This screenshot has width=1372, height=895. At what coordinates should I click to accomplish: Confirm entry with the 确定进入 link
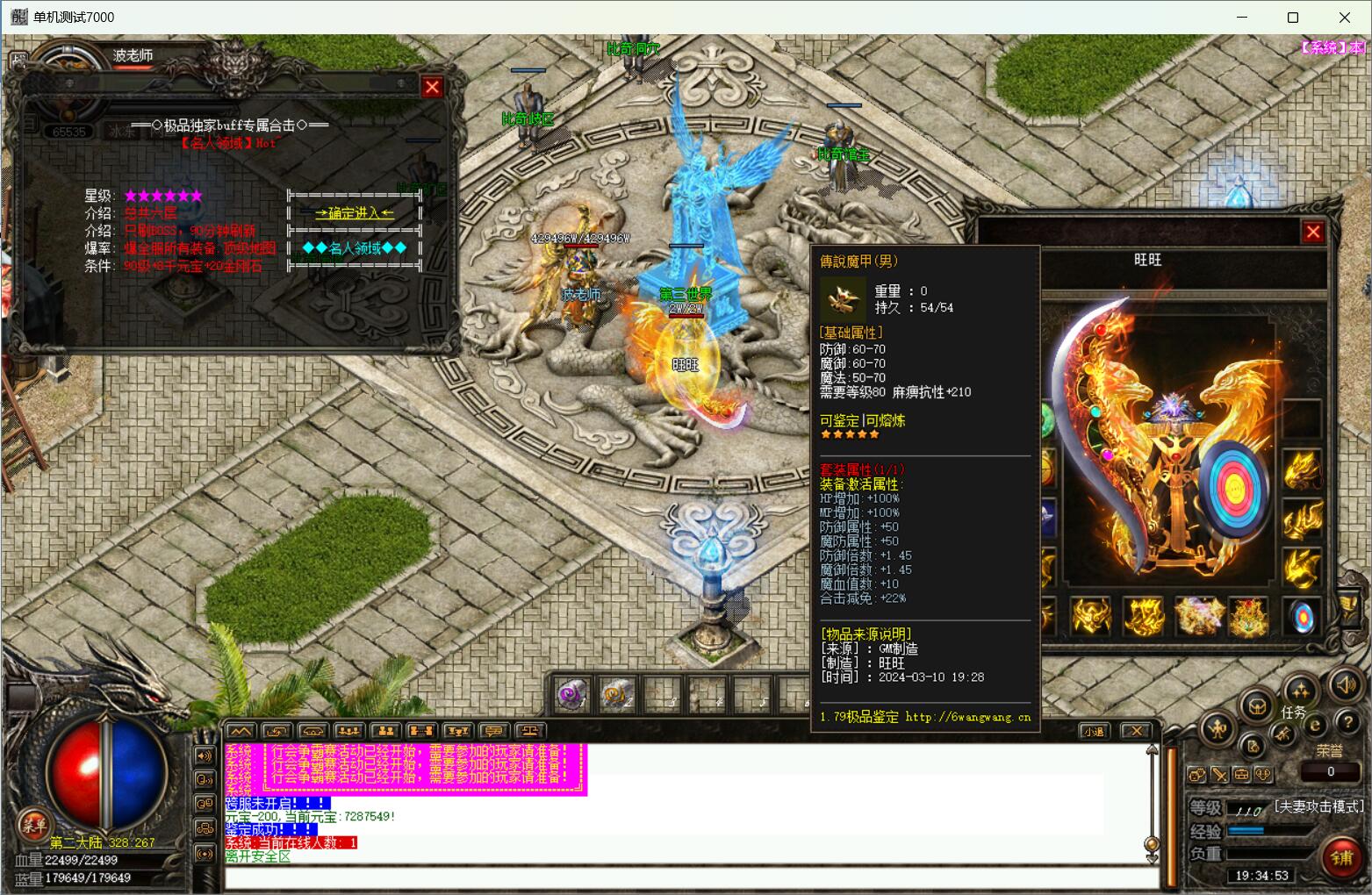[x=355, y=212]
